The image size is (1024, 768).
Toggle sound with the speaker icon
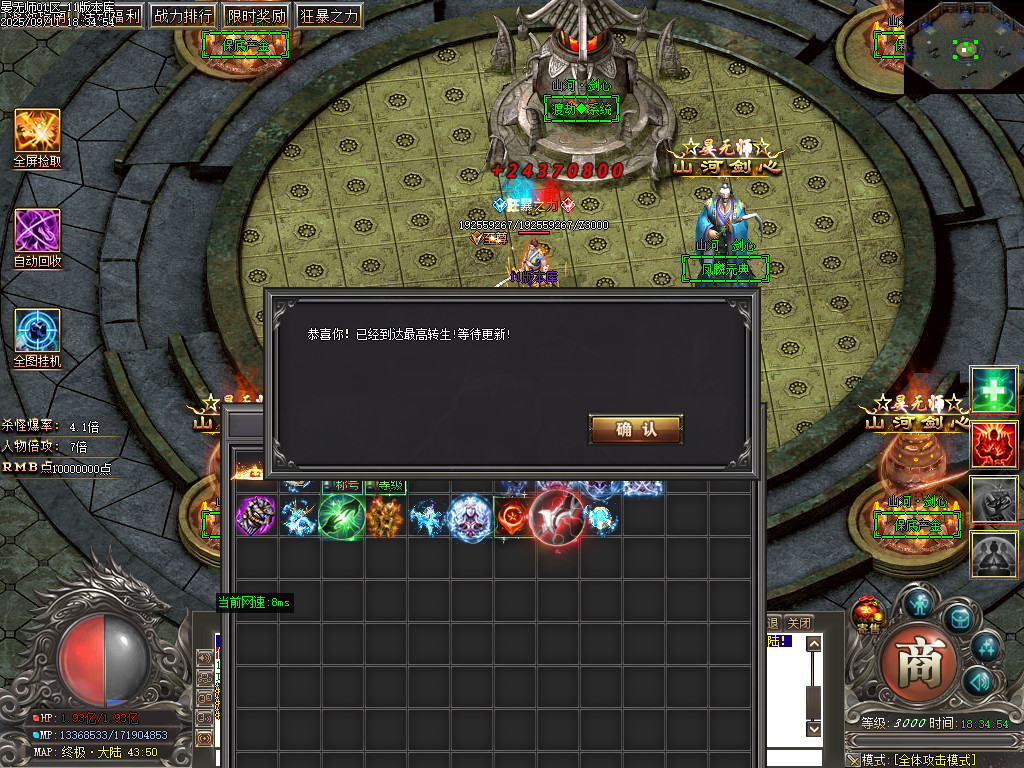pos(977,682)
